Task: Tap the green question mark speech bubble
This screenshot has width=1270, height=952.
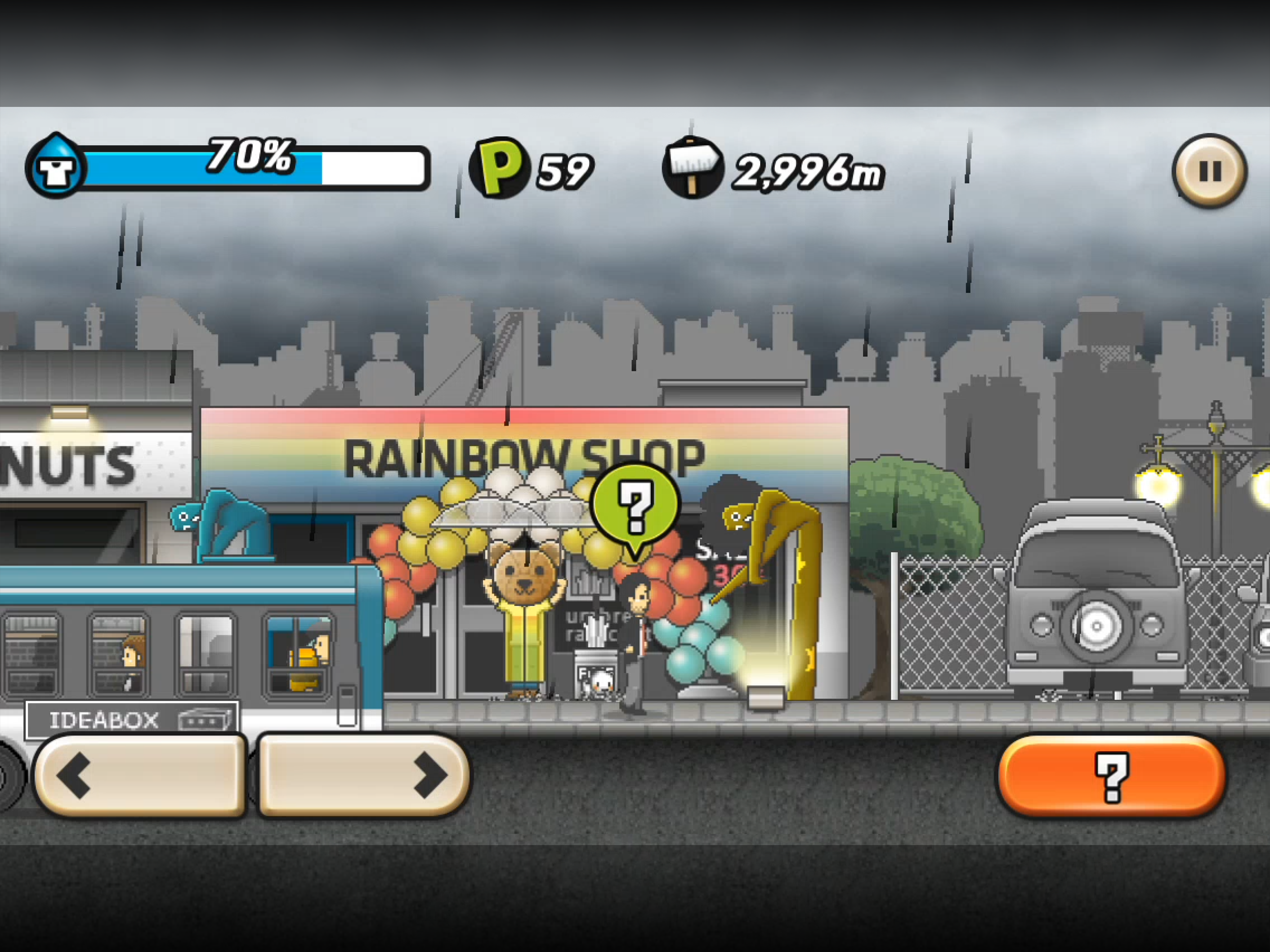Action: coord(635,505)
